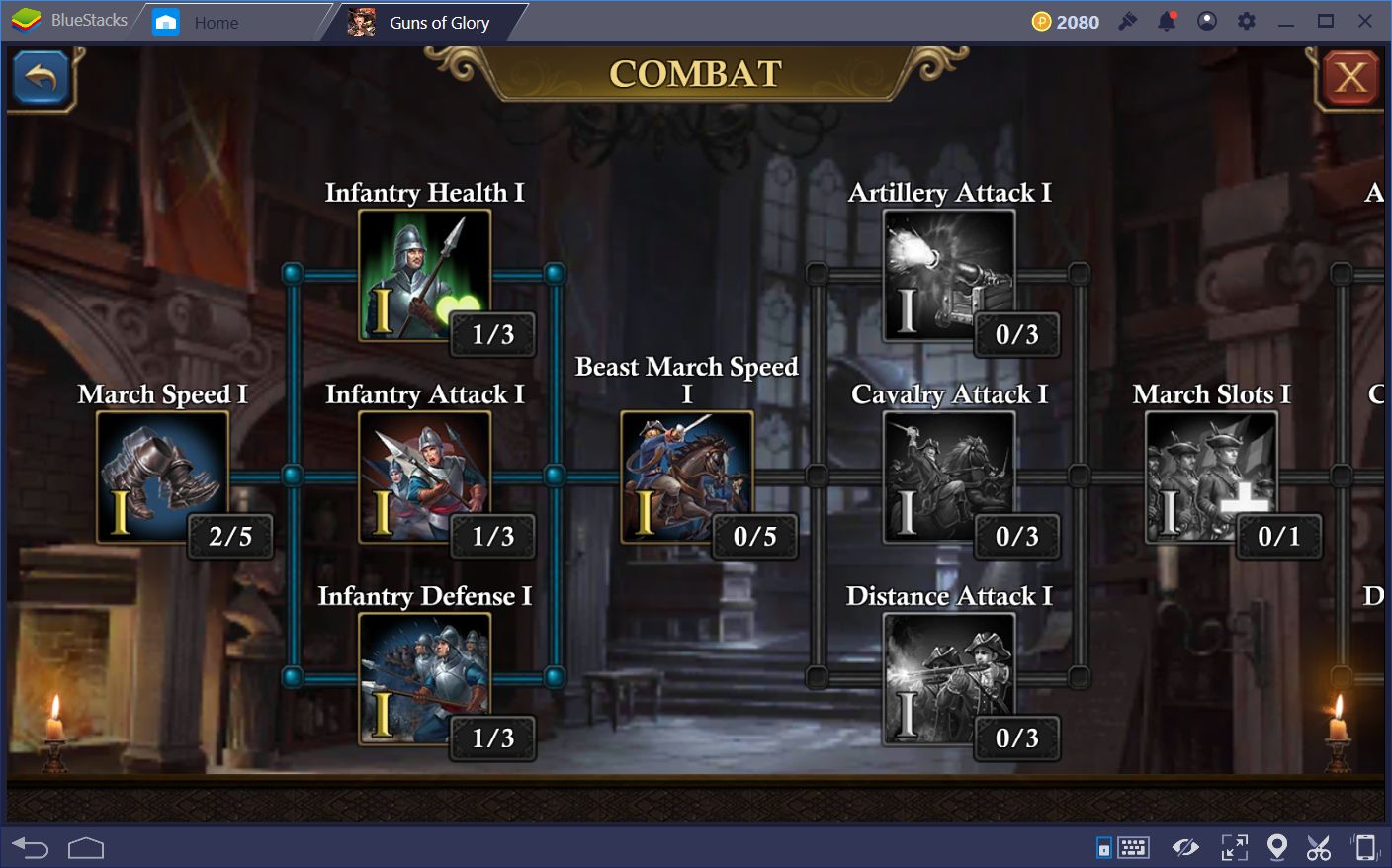Screen dimensions: 1392x868
Task: Open the Artillery Attack I research node
Action: [951, 275]
